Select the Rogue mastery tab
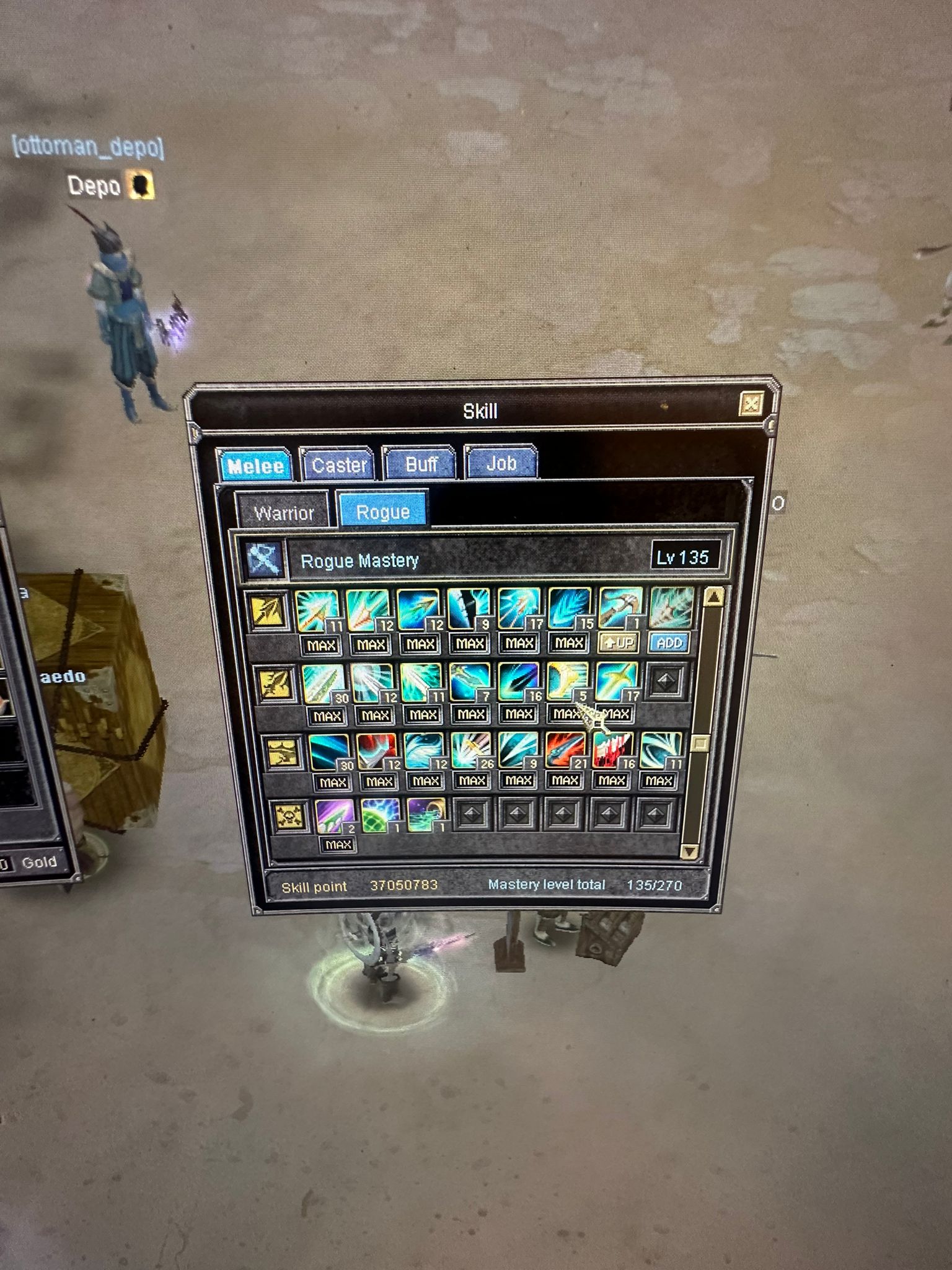The image size is (952, 1270). [382, 512]
